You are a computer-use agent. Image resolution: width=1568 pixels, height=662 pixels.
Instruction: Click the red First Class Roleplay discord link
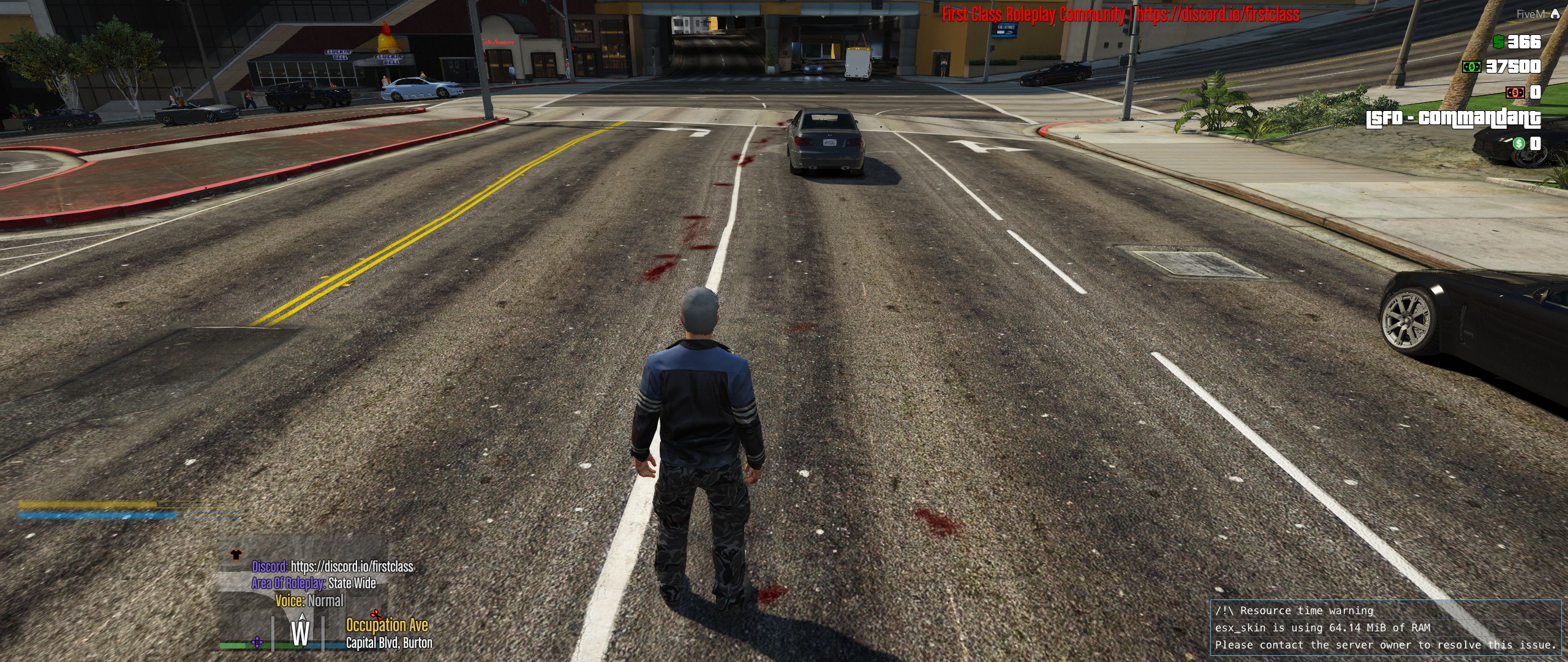pos(1218,15)
